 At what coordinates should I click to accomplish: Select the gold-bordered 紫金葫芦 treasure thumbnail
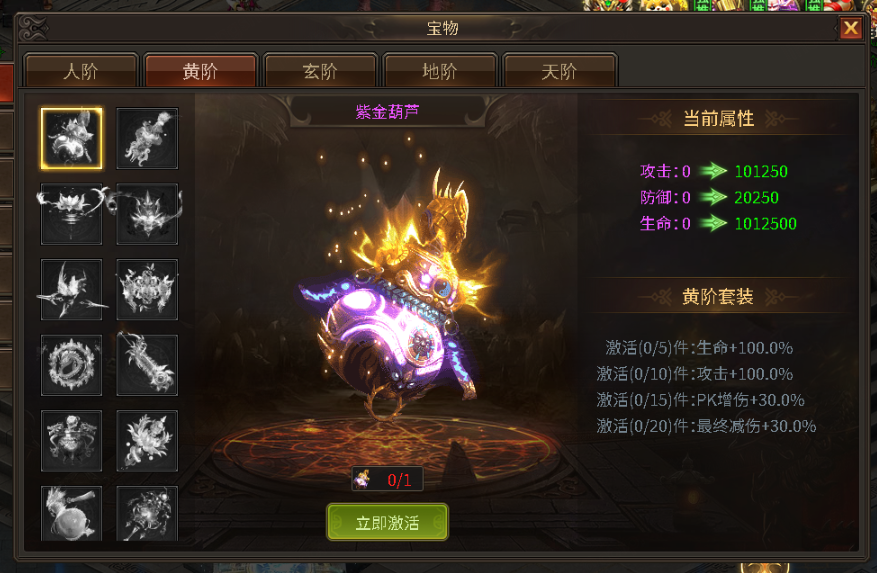pyautogui.click(x=71, y=139)
